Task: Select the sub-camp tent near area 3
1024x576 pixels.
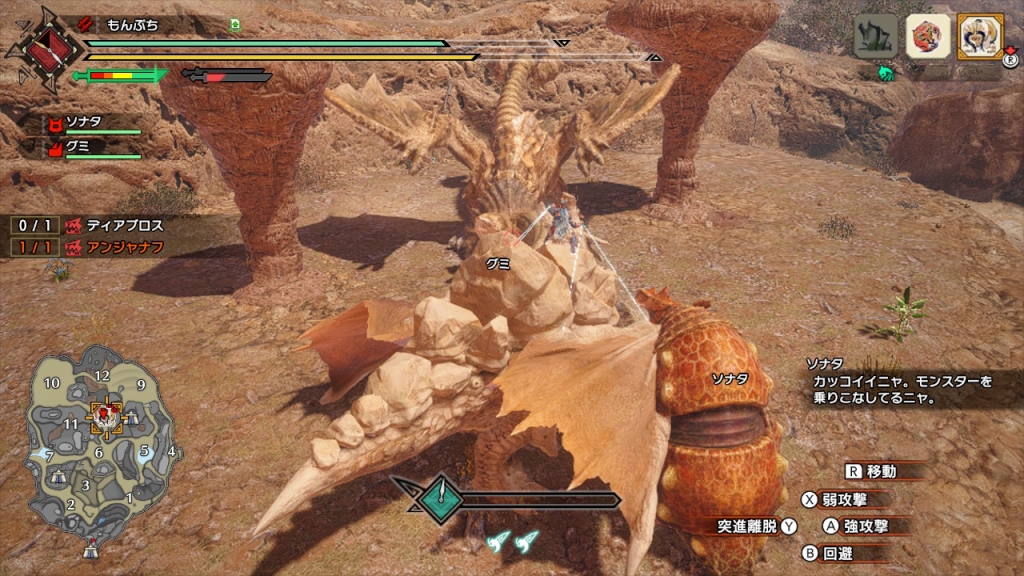Action: pyautogui.click(x=60, y=477)
